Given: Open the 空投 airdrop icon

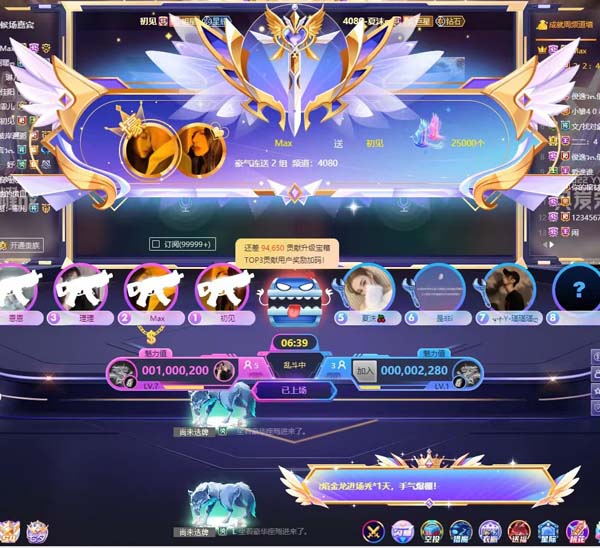Looking at the screenshot, I should coord(431,530).
